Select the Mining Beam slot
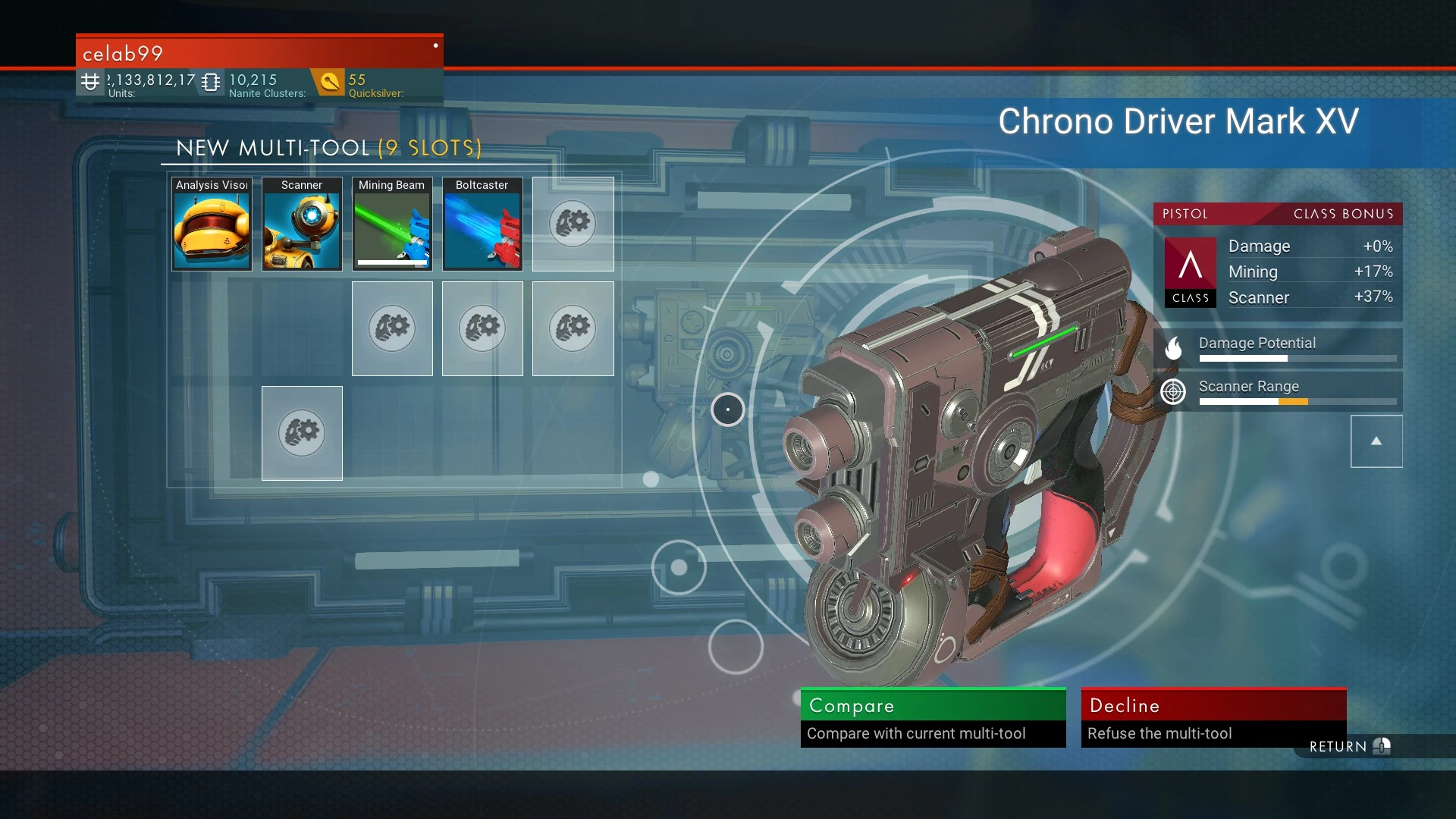Viewport: 1456px width, 819px height. 391,224
